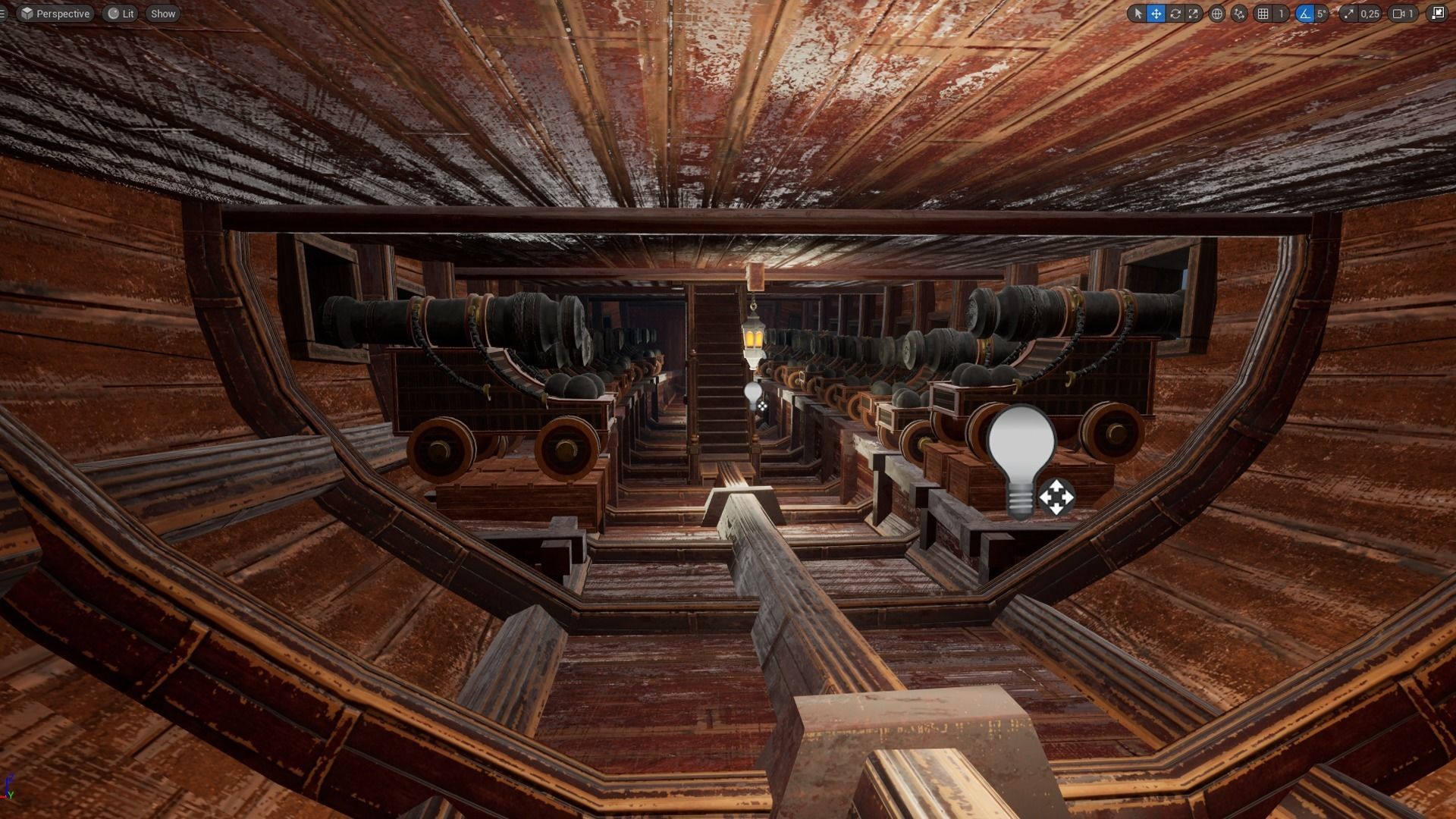Open the grid snap size value
Image resolution: width=1456 pixels, height=819 pixels.
pos(1281,14)
